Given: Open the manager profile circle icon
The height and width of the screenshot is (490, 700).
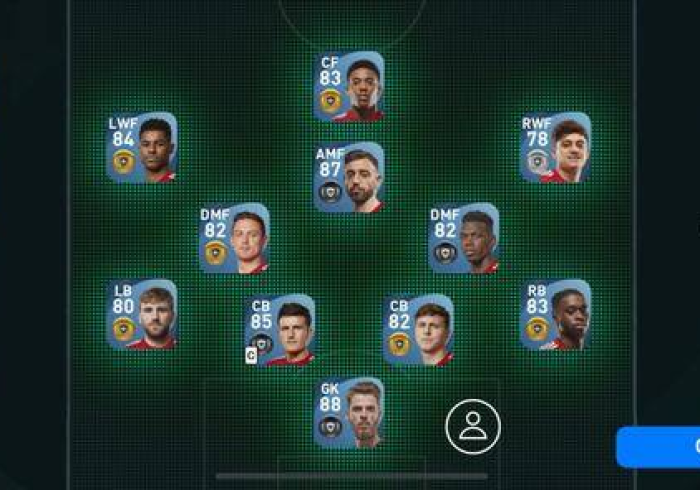Looking at the screenshot, I should [472, 426].
